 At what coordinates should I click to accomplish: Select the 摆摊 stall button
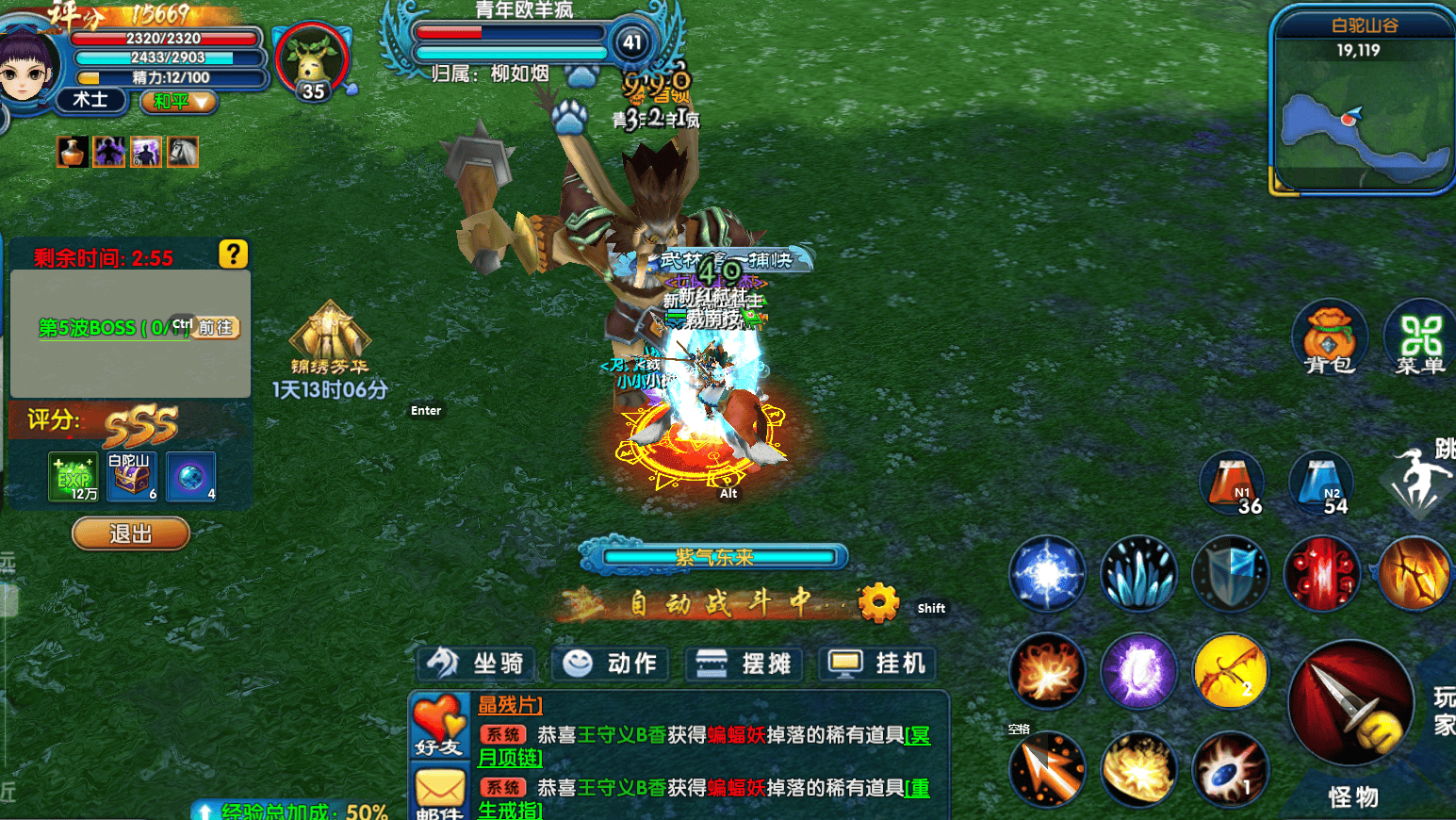click(744, 664)
